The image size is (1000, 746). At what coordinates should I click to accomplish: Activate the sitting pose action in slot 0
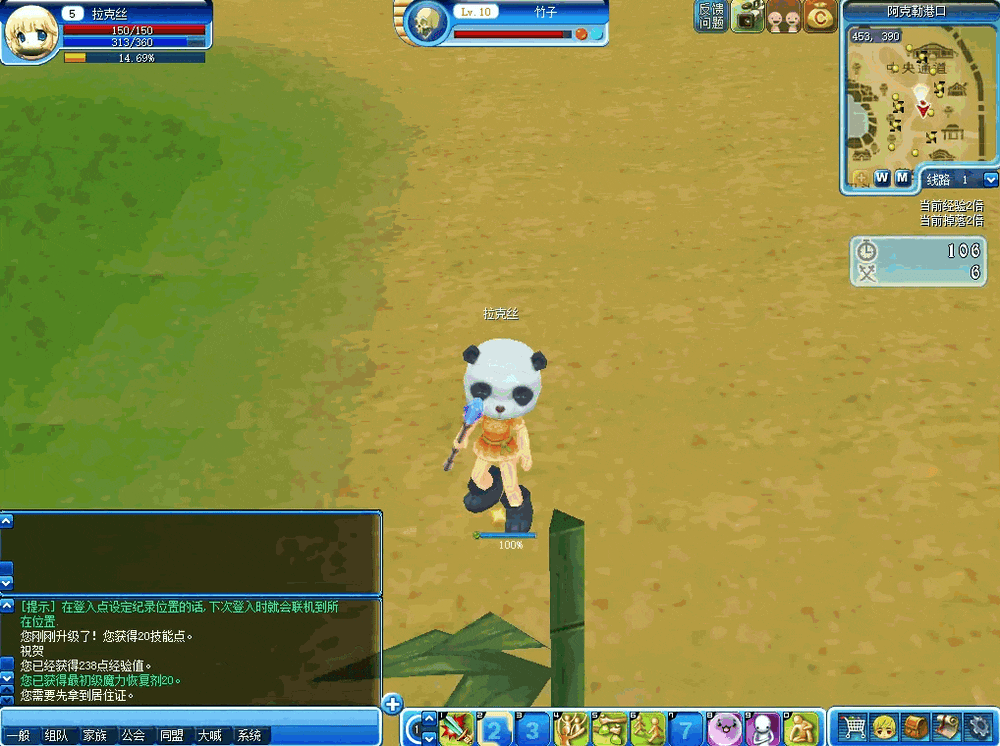[801, 728]
